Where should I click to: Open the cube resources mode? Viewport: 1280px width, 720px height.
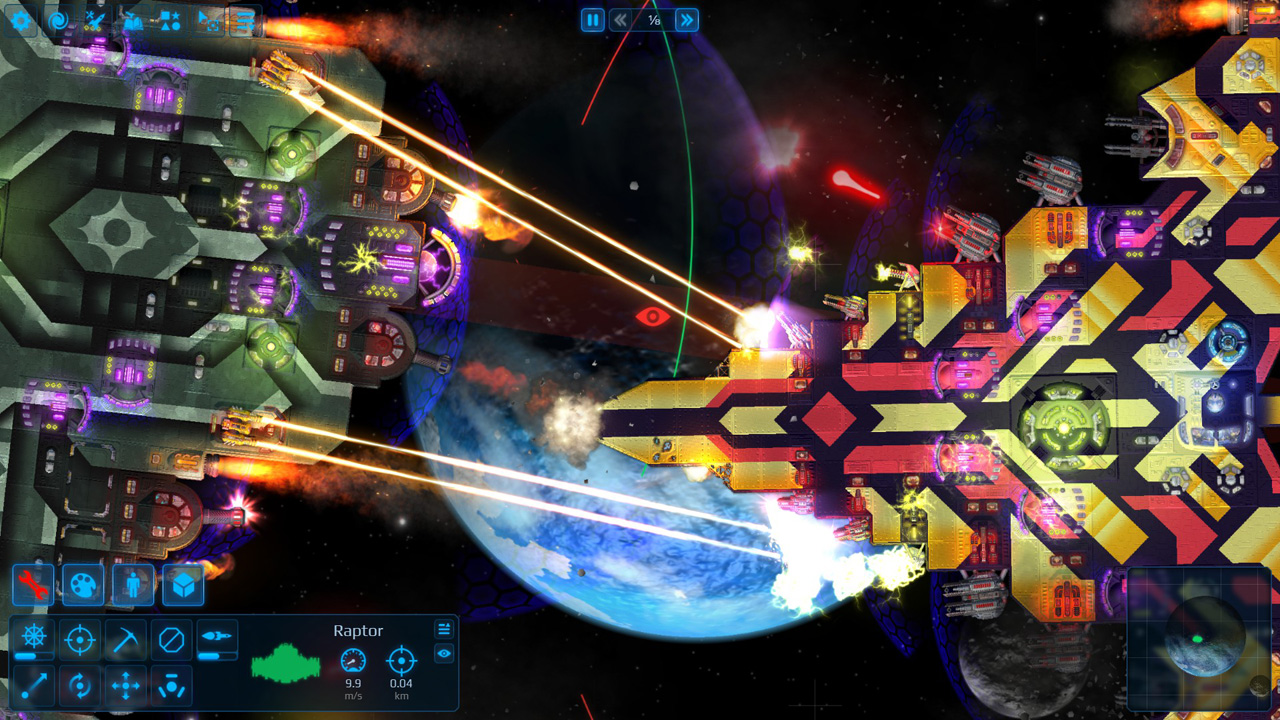183,585
